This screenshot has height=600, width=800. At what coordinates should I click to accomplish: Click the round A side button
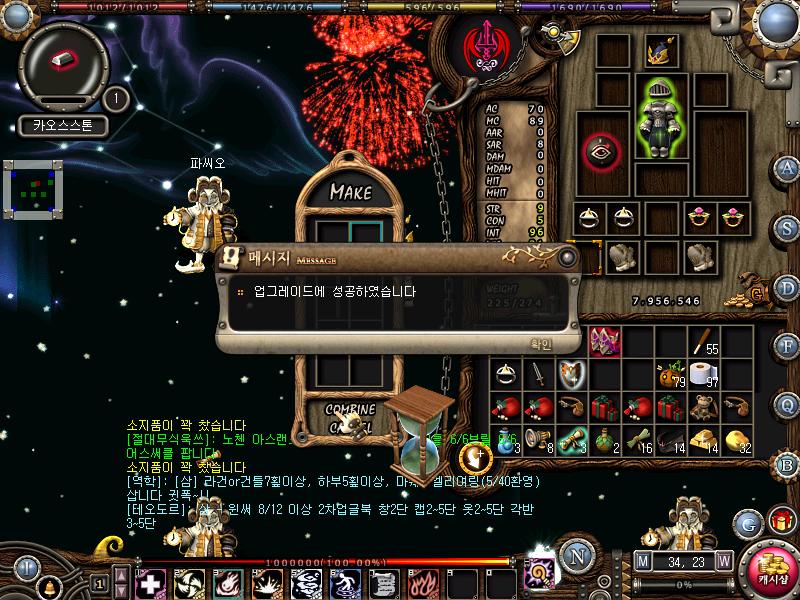tap(787, 168)
